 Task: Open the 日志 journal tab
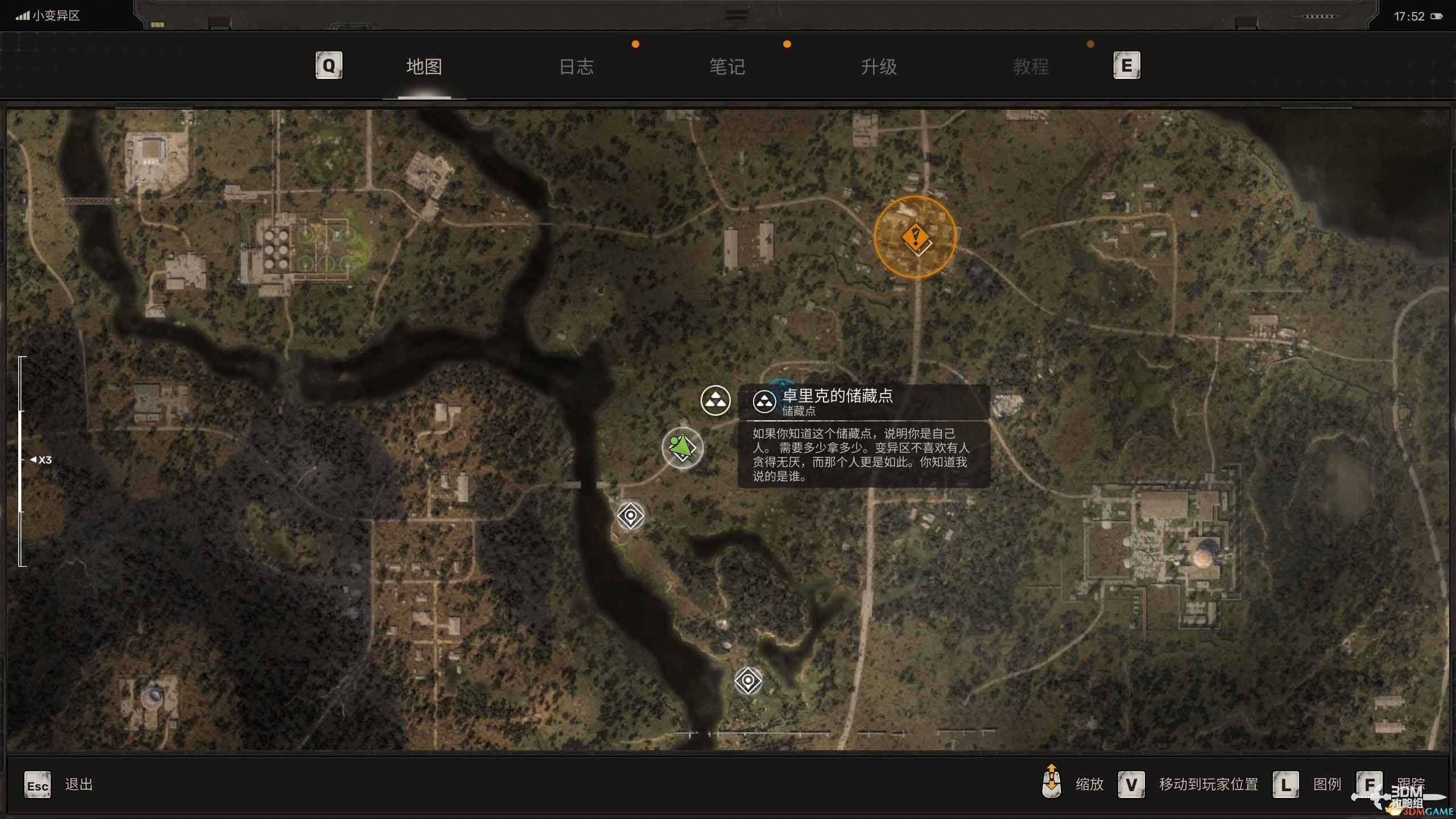point(576,67)
